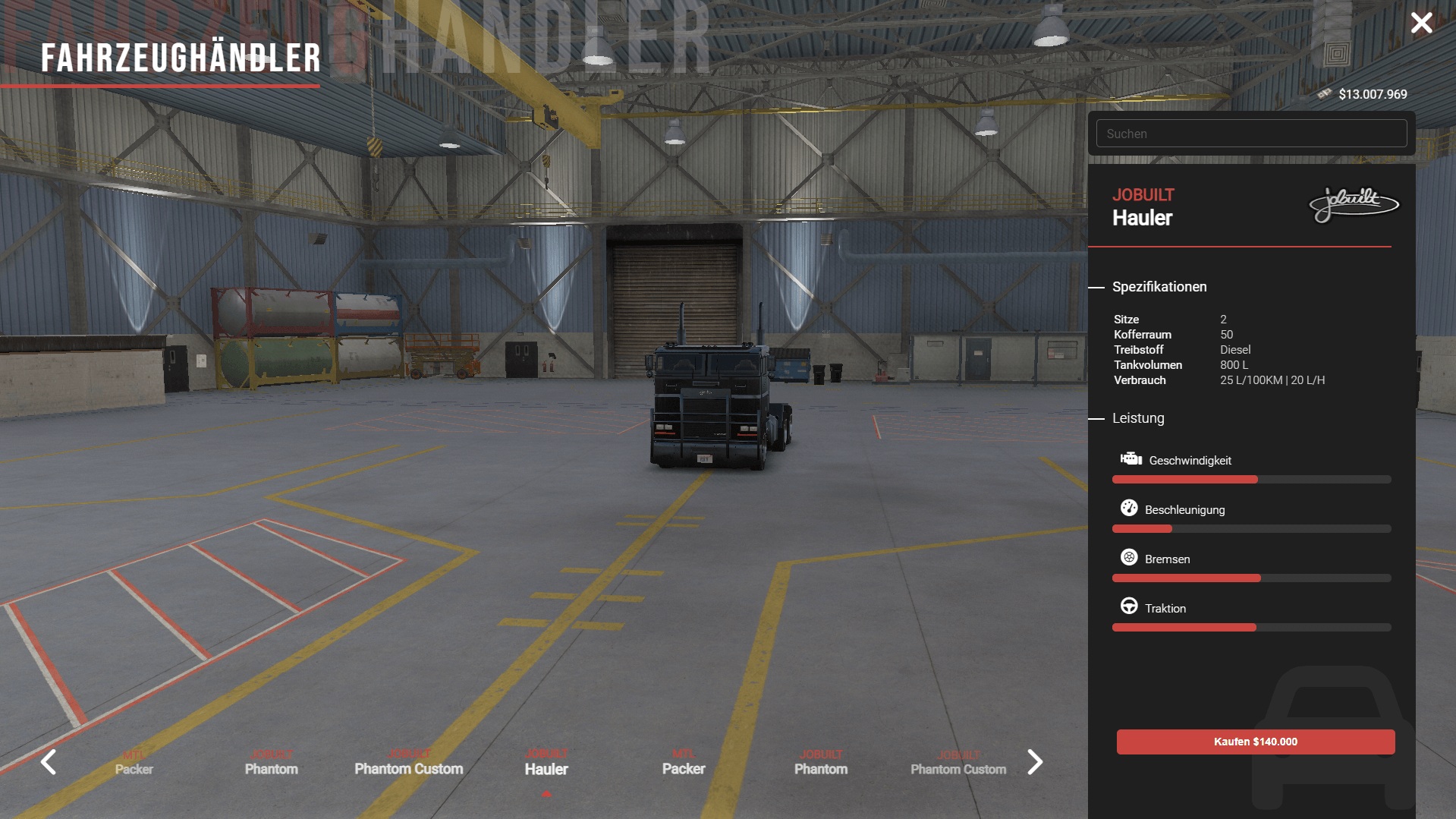1456x819 pixels.
Task: Show next vehicles with the right arrow
Action: pyautogui.click(x=1035, y=761)
